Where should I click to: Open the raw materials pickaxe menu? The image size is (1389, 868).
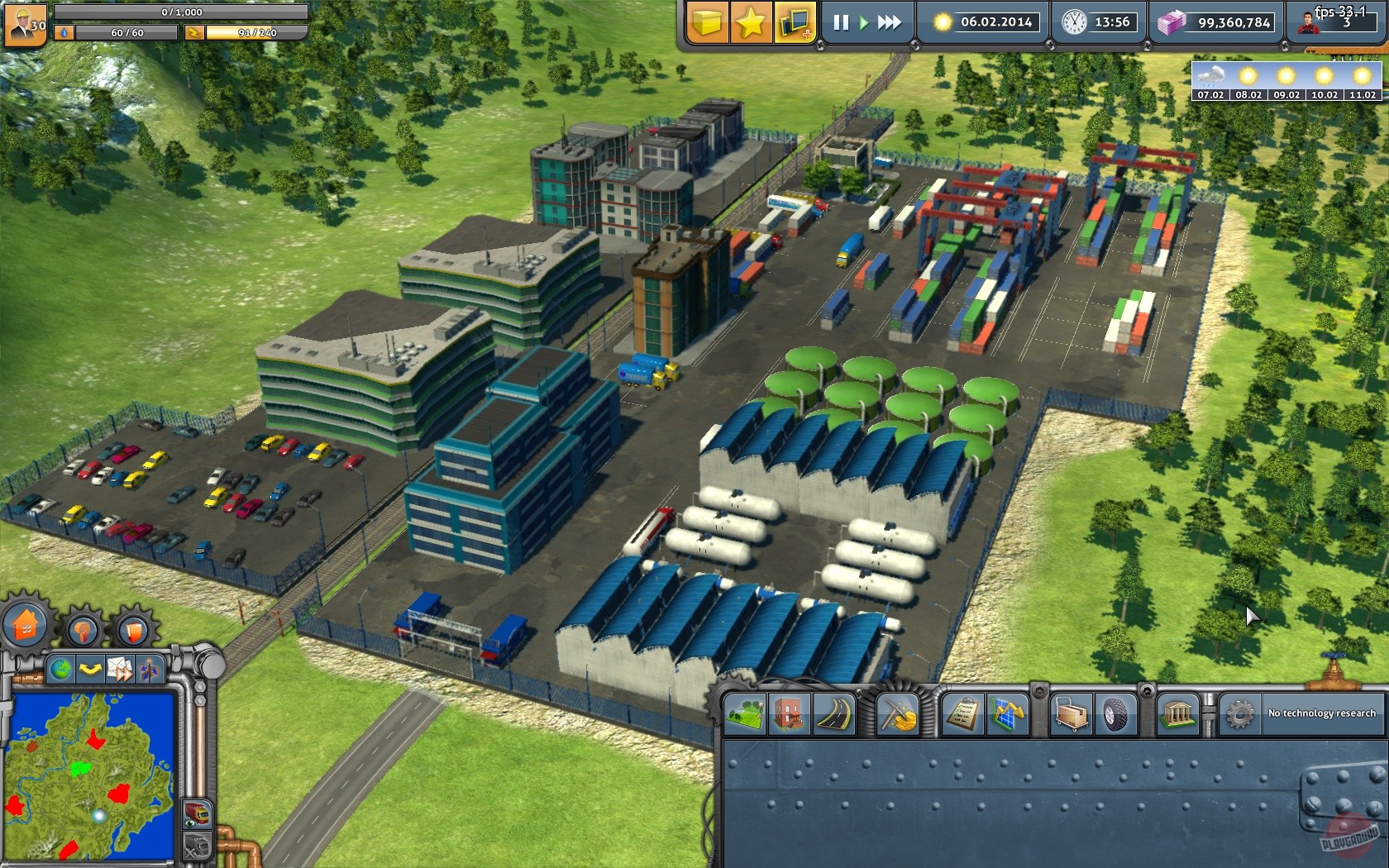click(x=896, y=715)
